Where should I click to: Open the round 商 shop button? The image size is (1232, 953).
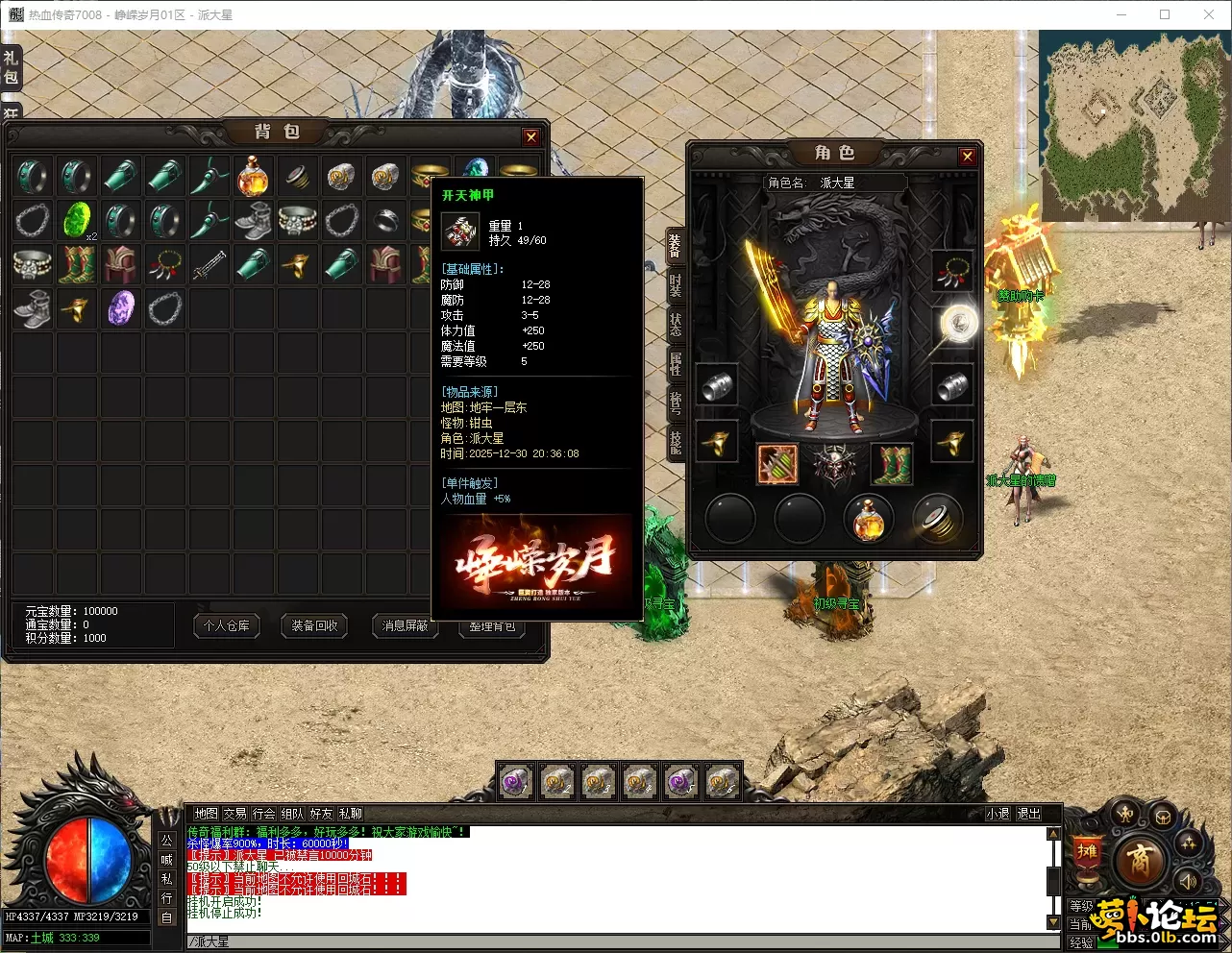1139,858
